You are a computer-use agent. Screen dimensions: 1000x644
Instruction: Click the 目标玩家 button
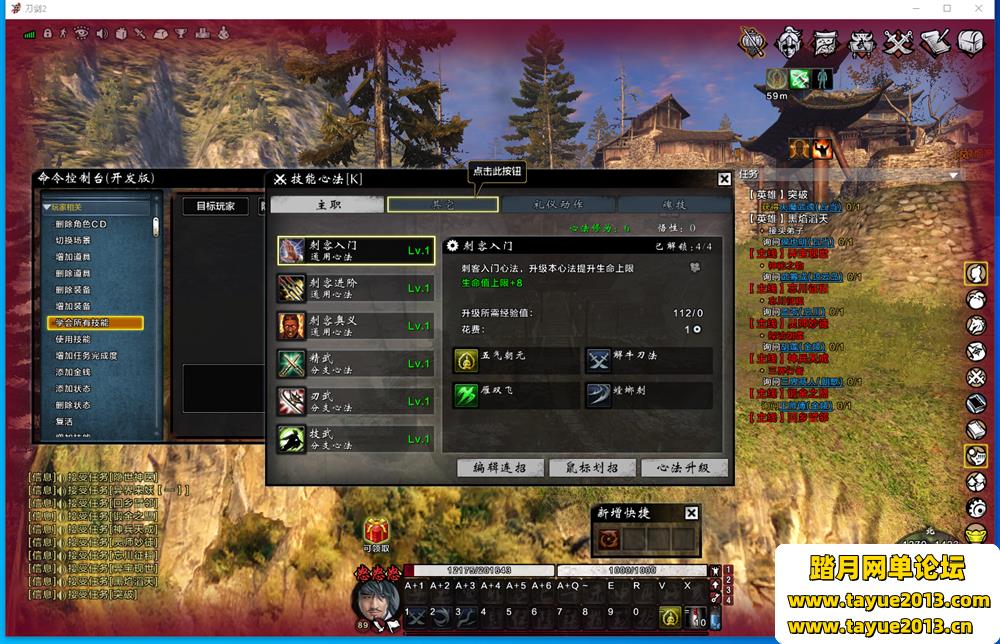[215, 206]
